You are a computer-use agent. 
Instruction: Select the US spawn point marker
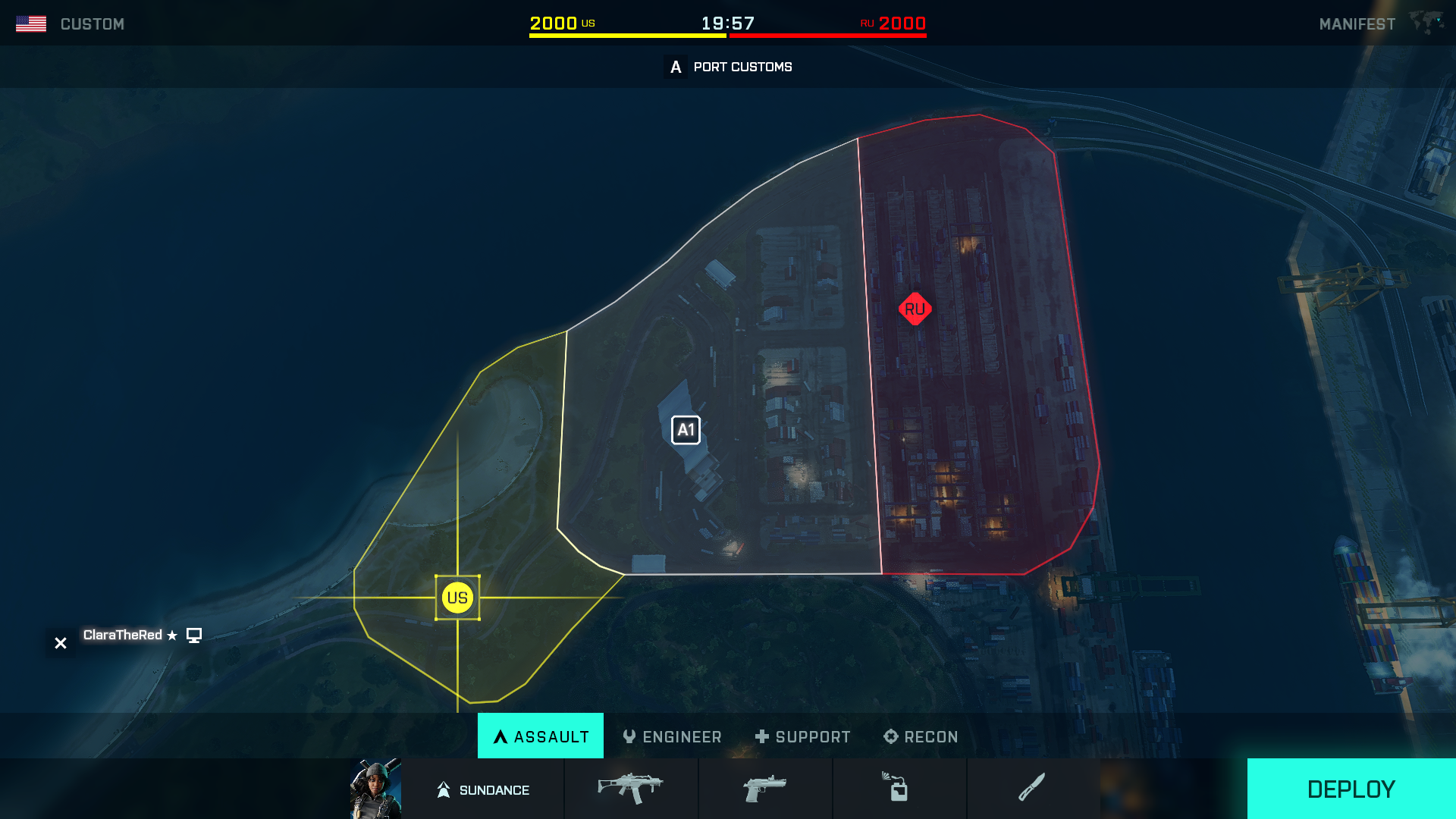[x=457, y=598]
